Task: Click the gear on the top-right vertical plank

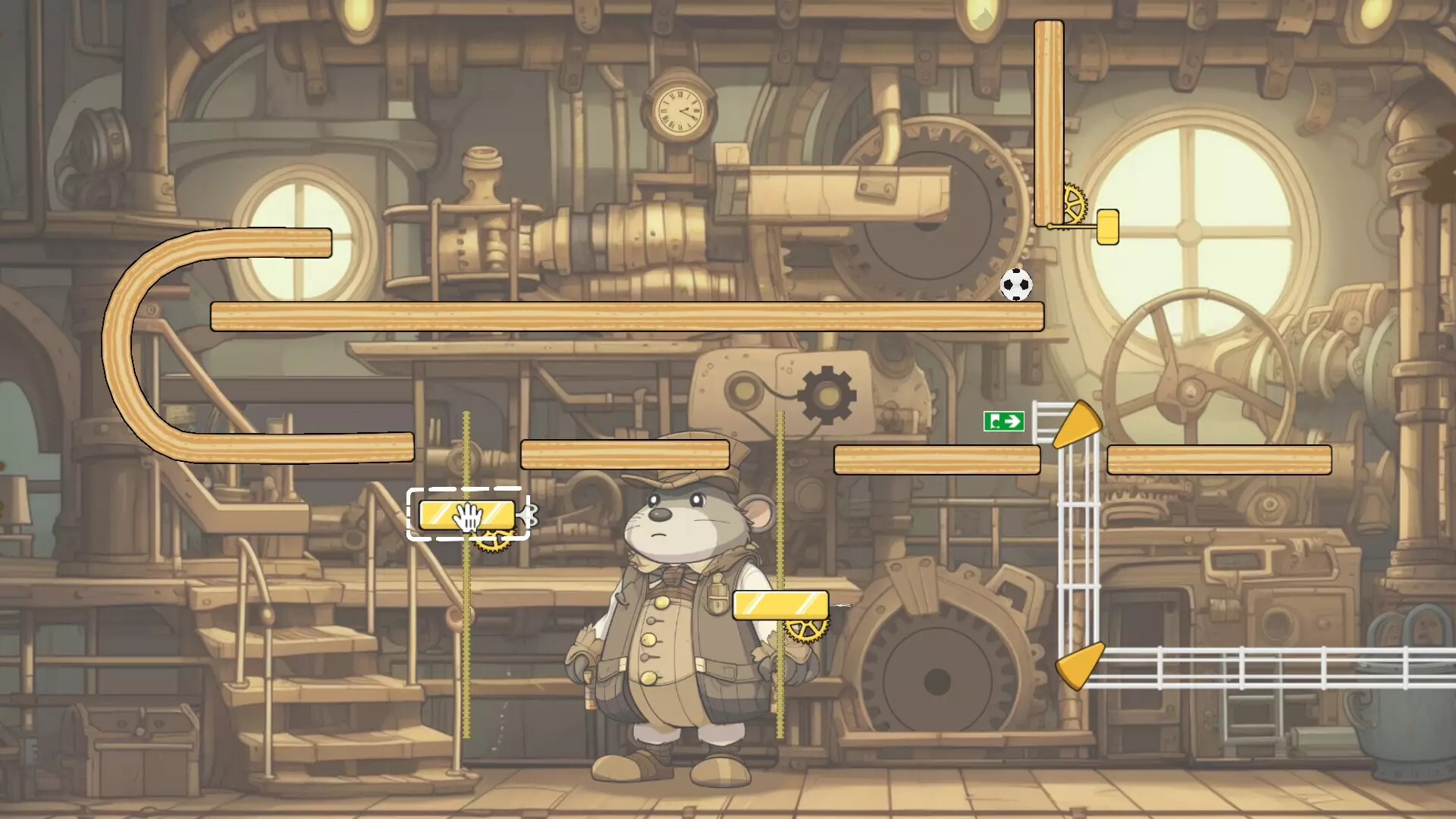Action: [1074, 203]
